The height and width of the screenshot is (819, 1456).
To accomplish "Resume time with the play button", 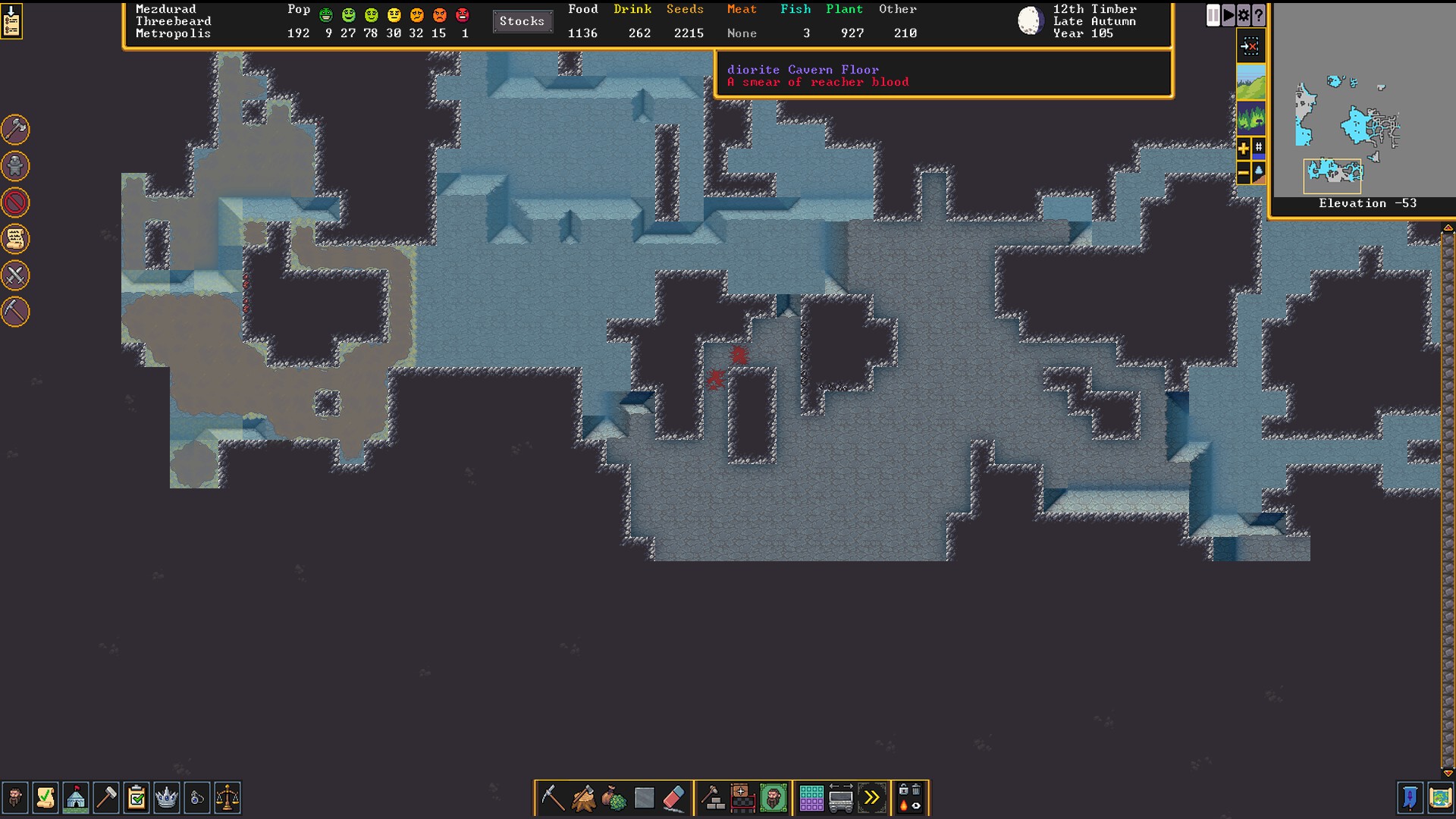I will [x=1228, y=15].
